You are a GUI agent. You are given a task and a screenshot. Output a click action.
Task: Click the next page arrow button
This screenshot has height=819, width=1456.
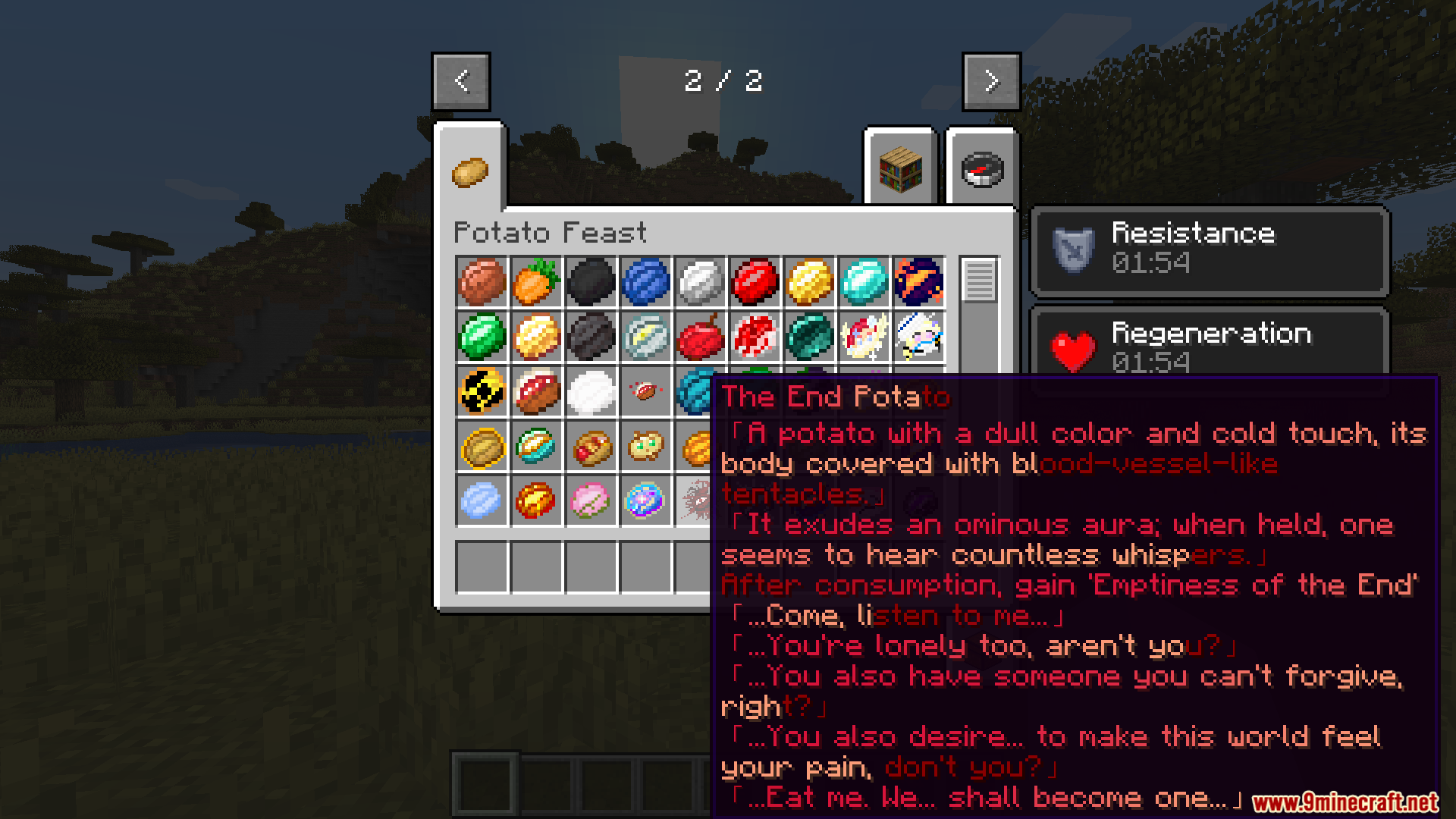991,81
